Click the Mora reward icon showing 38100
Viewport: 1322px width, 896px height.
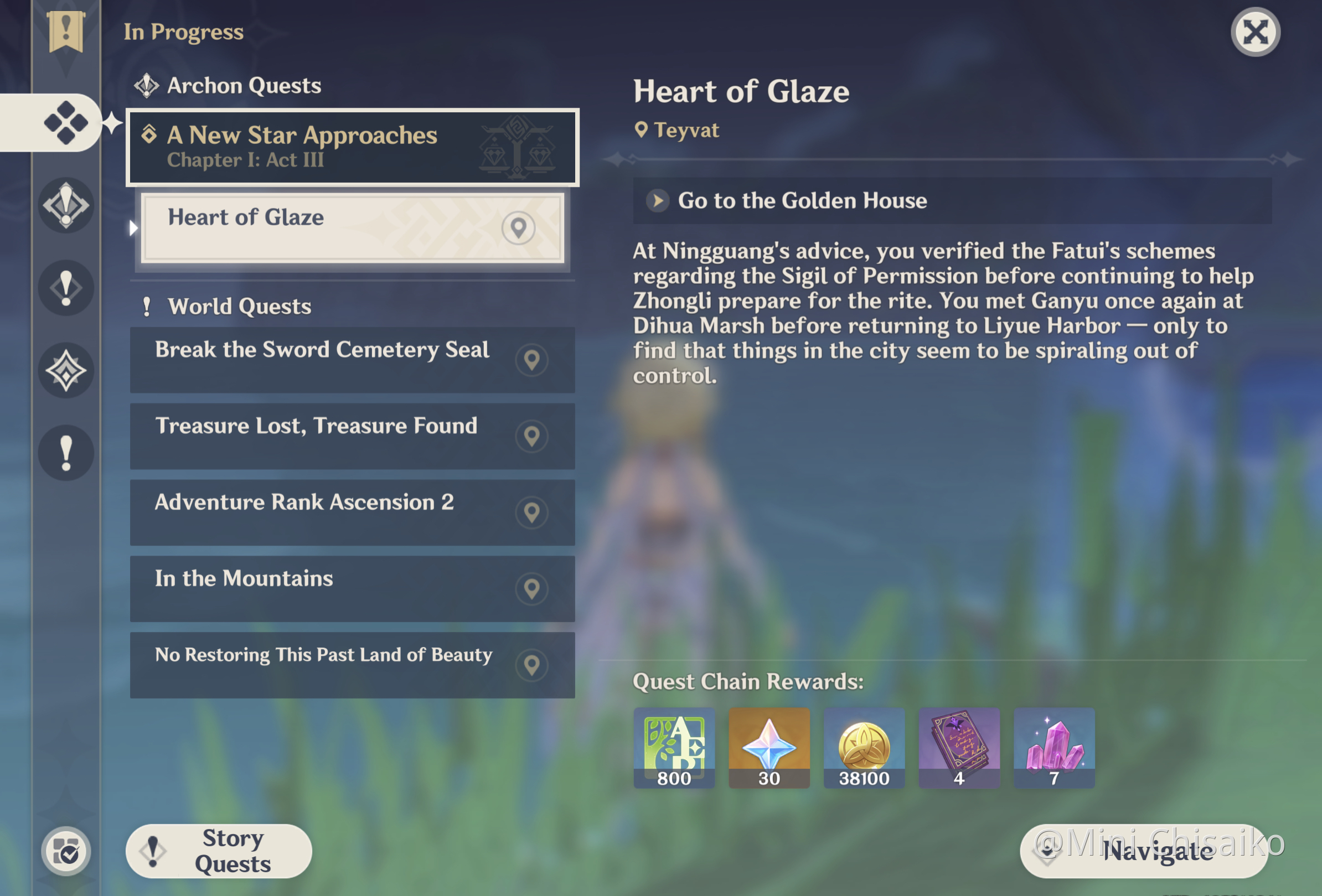point(864,748)
